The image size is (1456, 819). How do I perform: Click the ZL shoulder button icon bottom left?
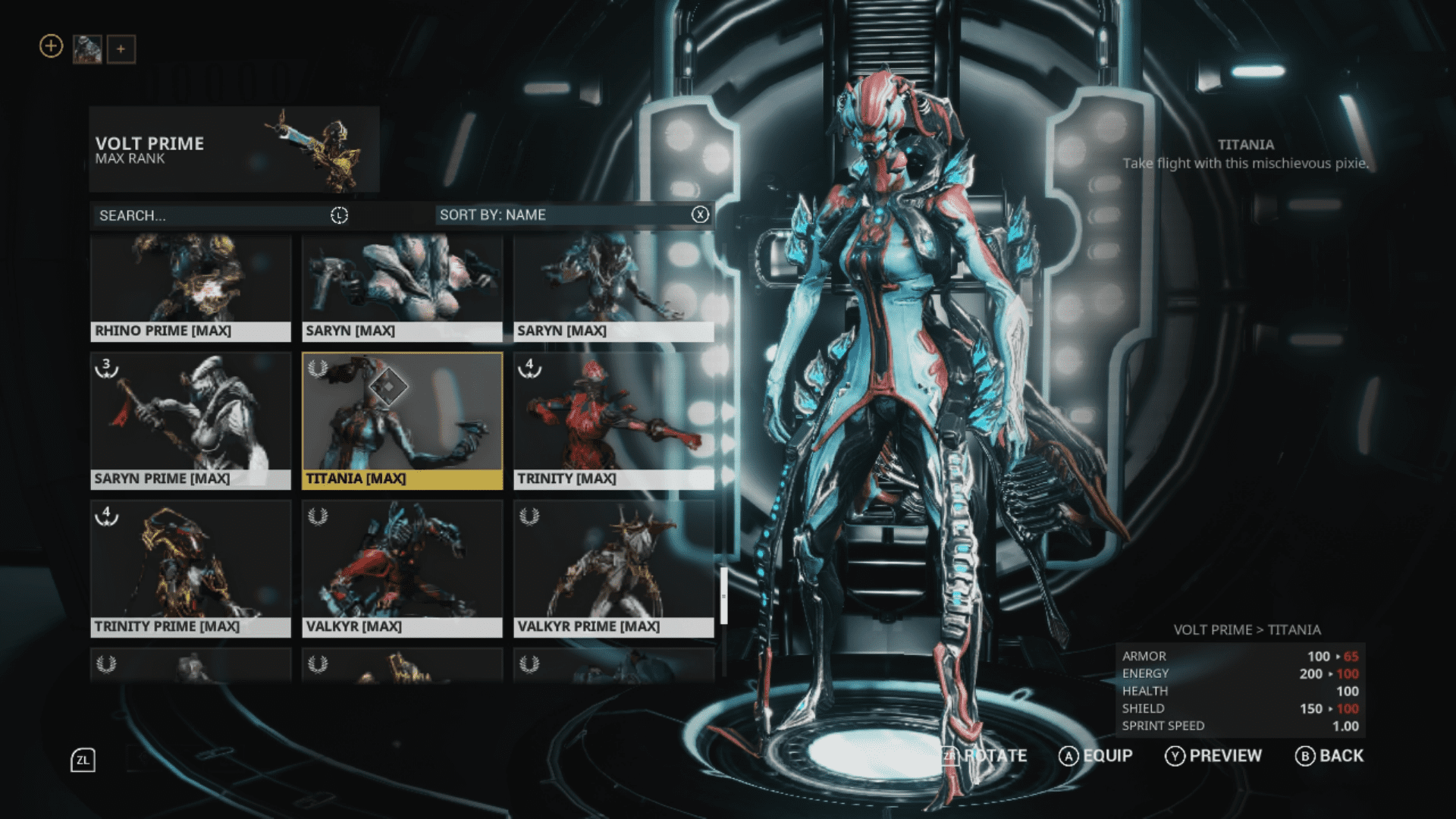tap(83, 758)
